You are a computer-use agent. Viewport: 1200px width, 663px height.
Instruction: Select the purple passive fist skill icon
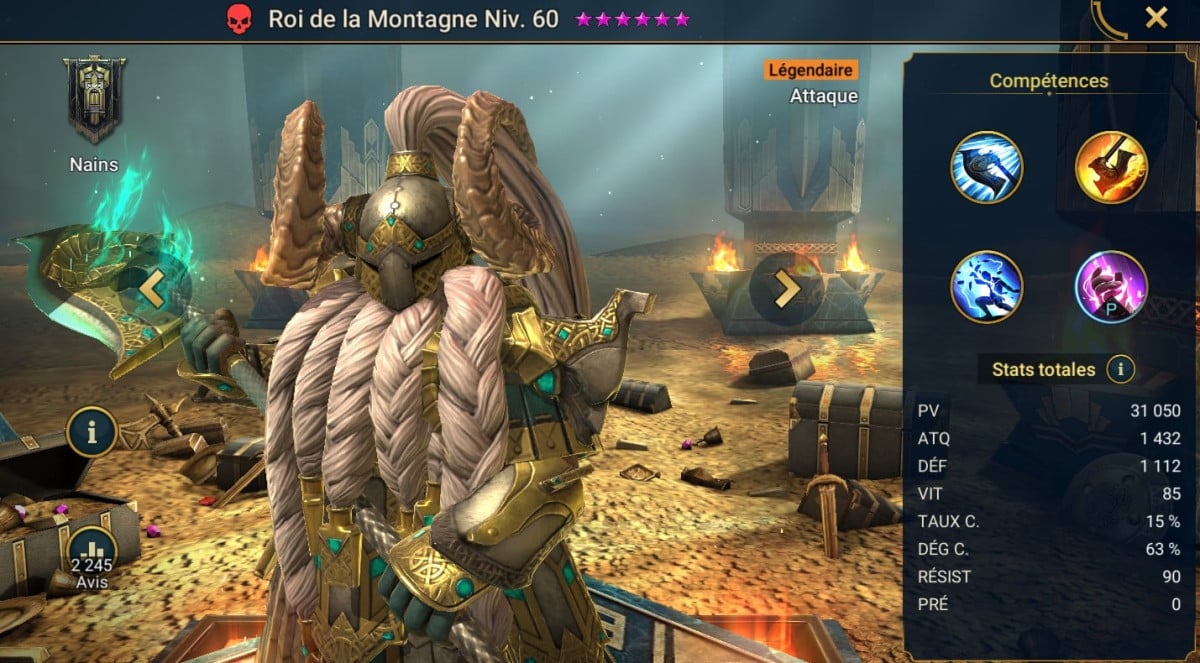[1110, 286]
